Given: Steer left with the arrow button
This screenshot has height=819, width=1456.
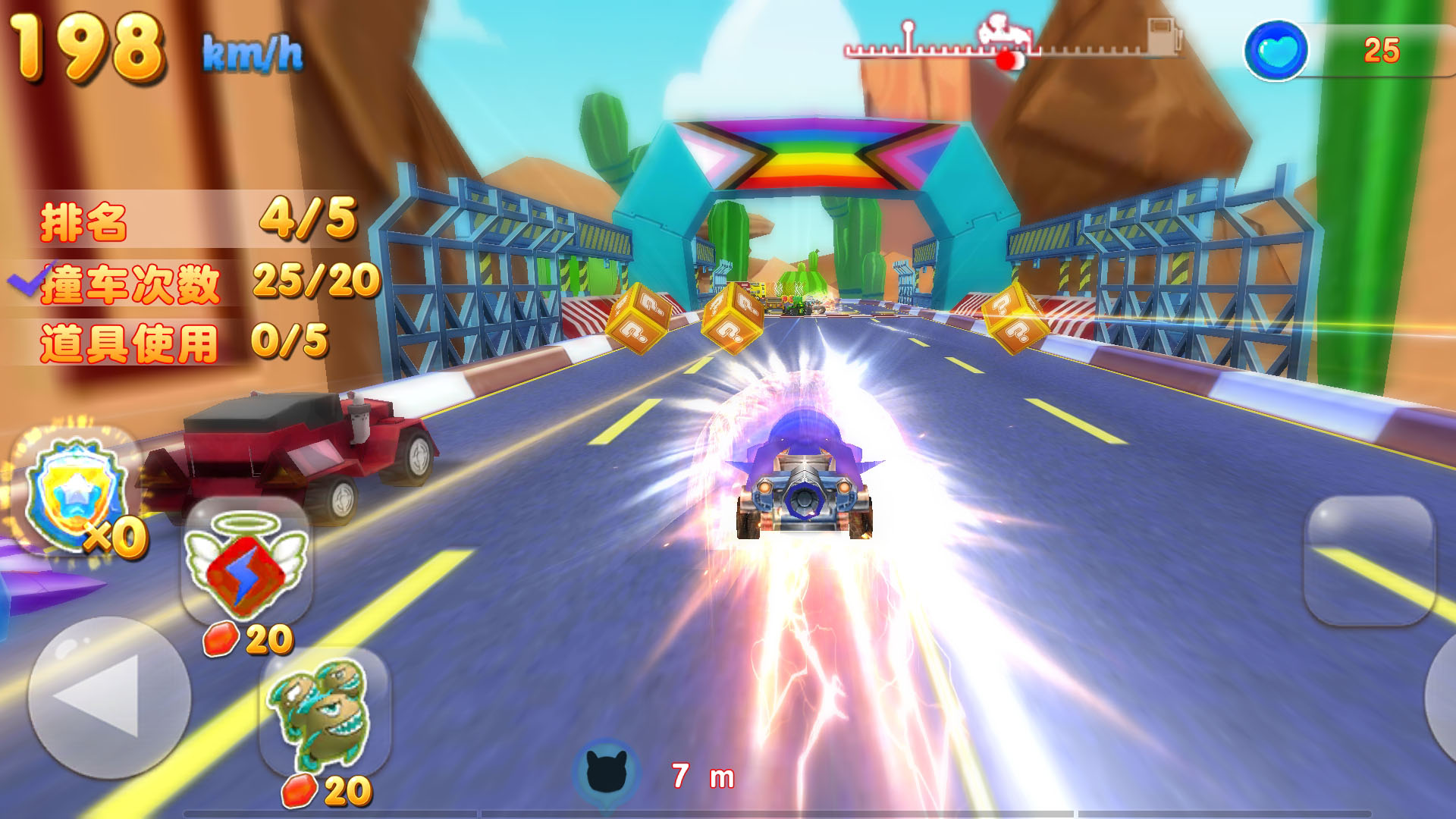Looking at the screenshot, I should click(108, 698).
